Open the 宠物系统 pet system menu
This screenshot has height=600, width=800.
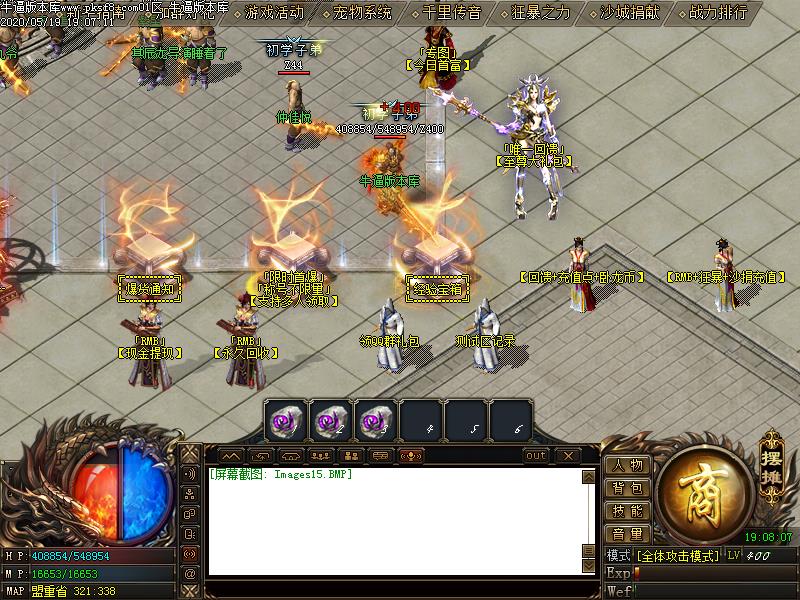click(x=362, y=13)
